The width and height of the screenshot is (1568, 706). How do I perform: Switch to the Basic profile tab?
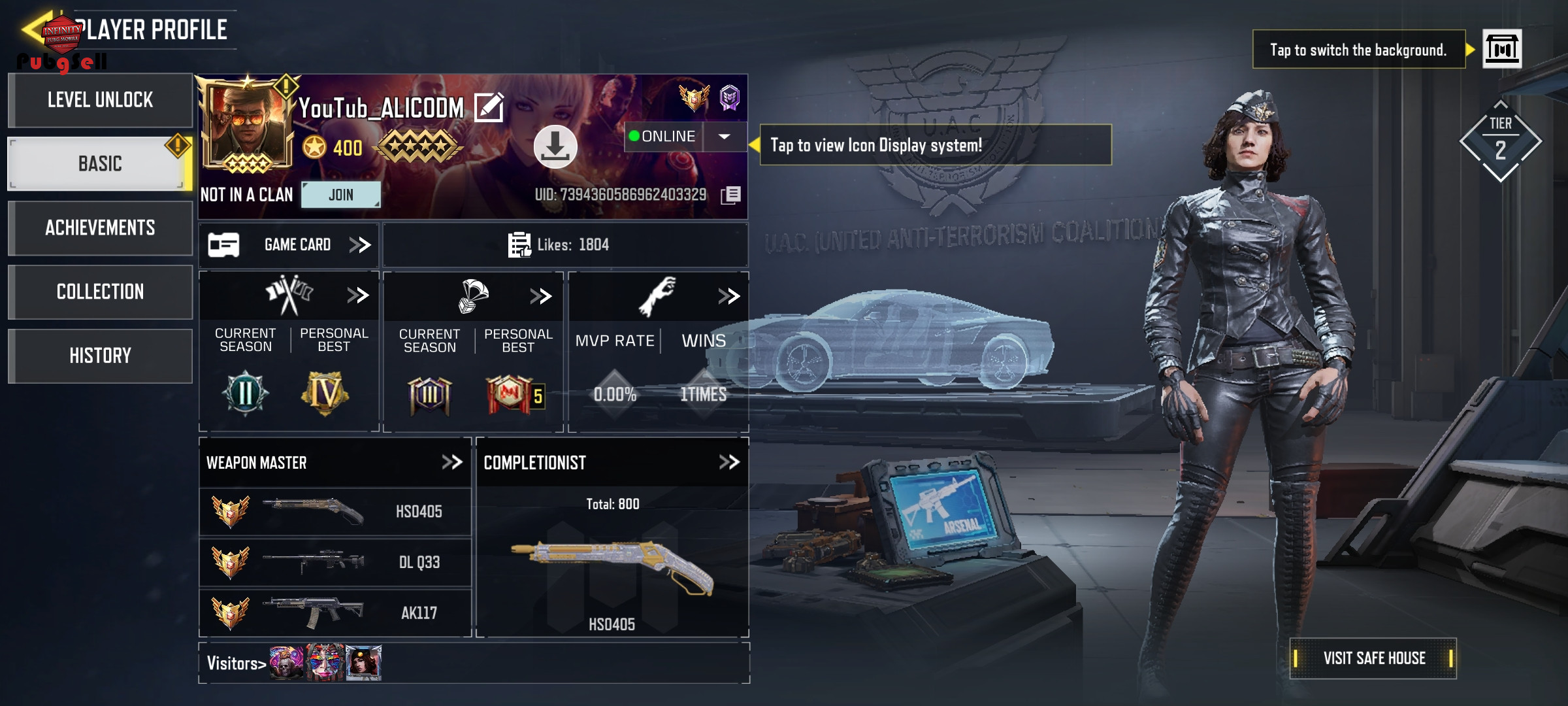pyautogui.click(x=100, y=163)
